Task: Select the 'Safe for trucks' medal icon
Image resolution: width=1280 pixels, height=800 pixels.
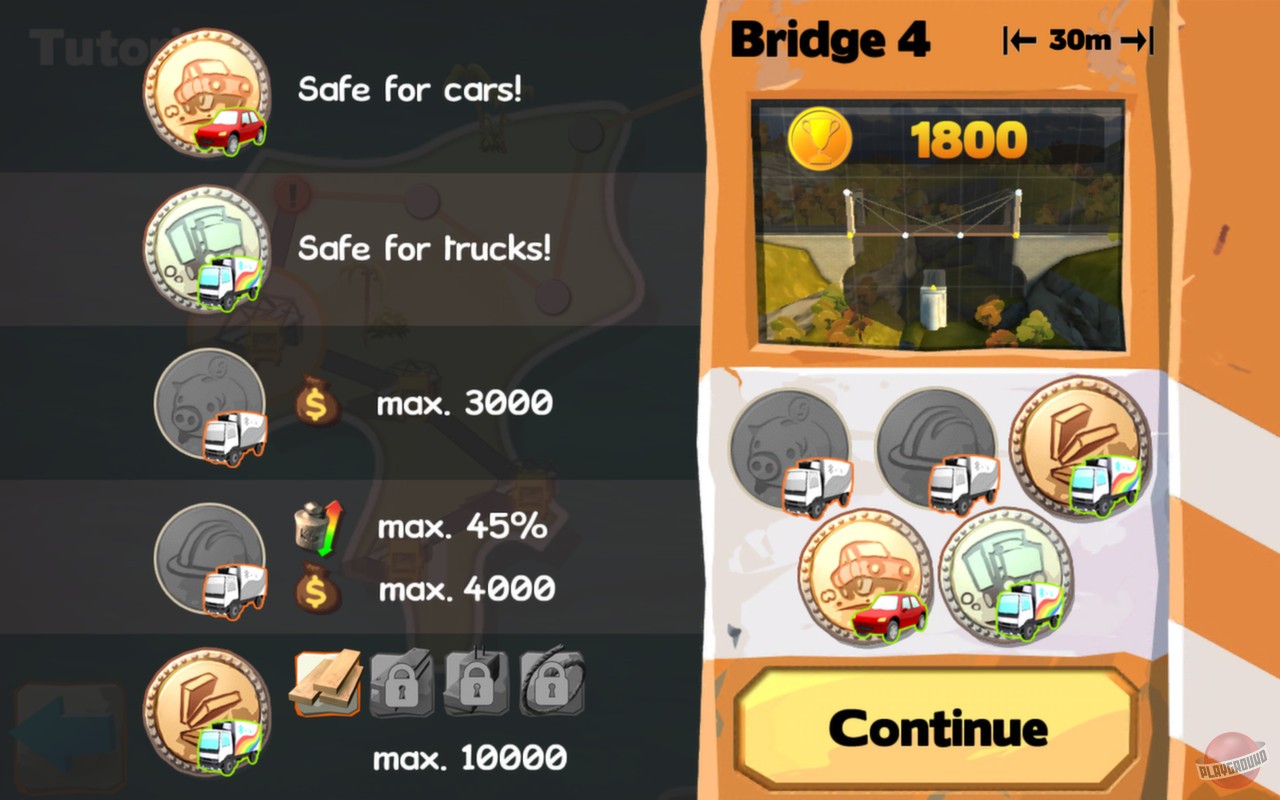Action: click(209, 249)
